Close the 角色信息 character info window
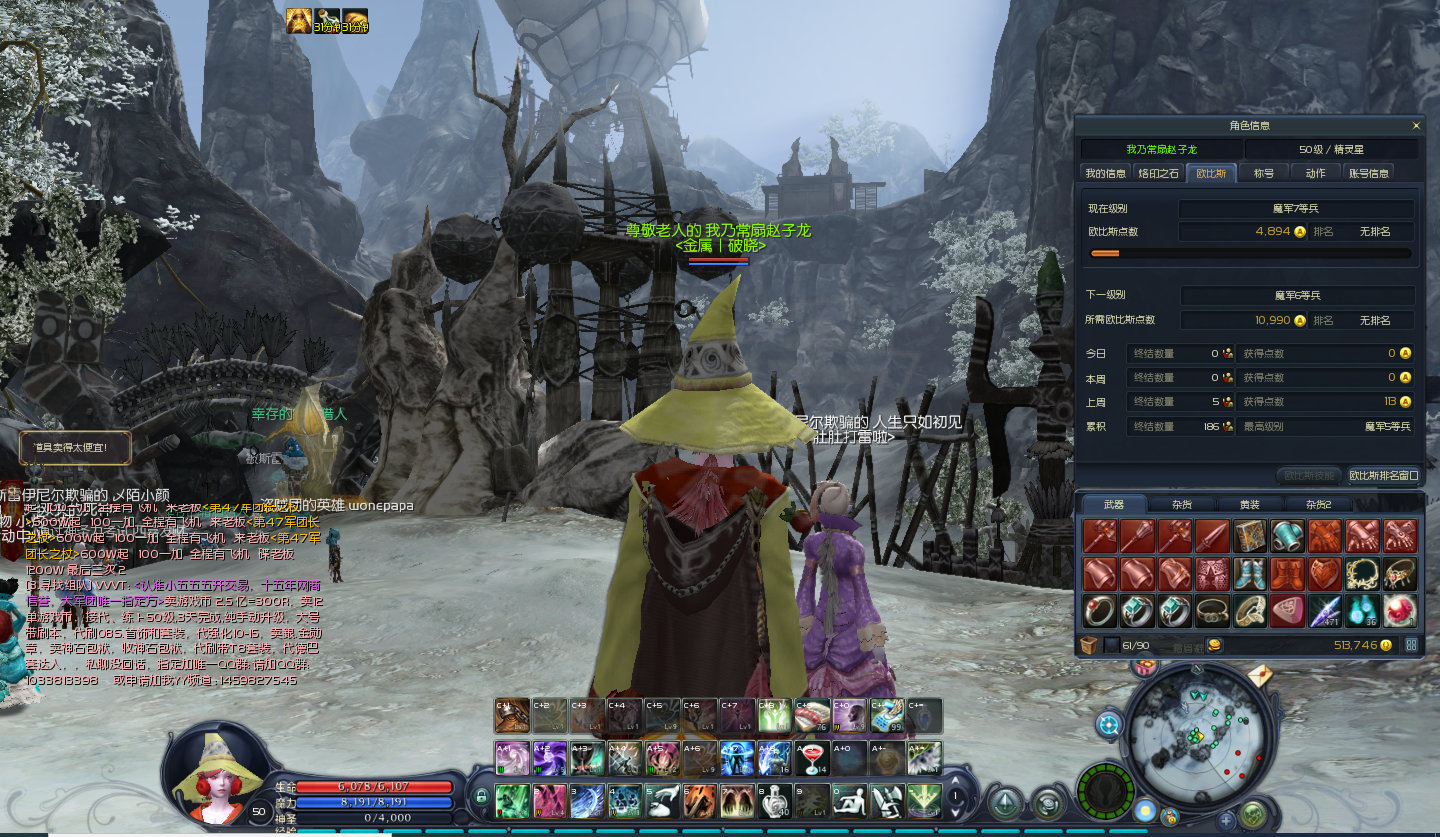1440x837 pixels. pyautogui.click(x=1416, y=126)
